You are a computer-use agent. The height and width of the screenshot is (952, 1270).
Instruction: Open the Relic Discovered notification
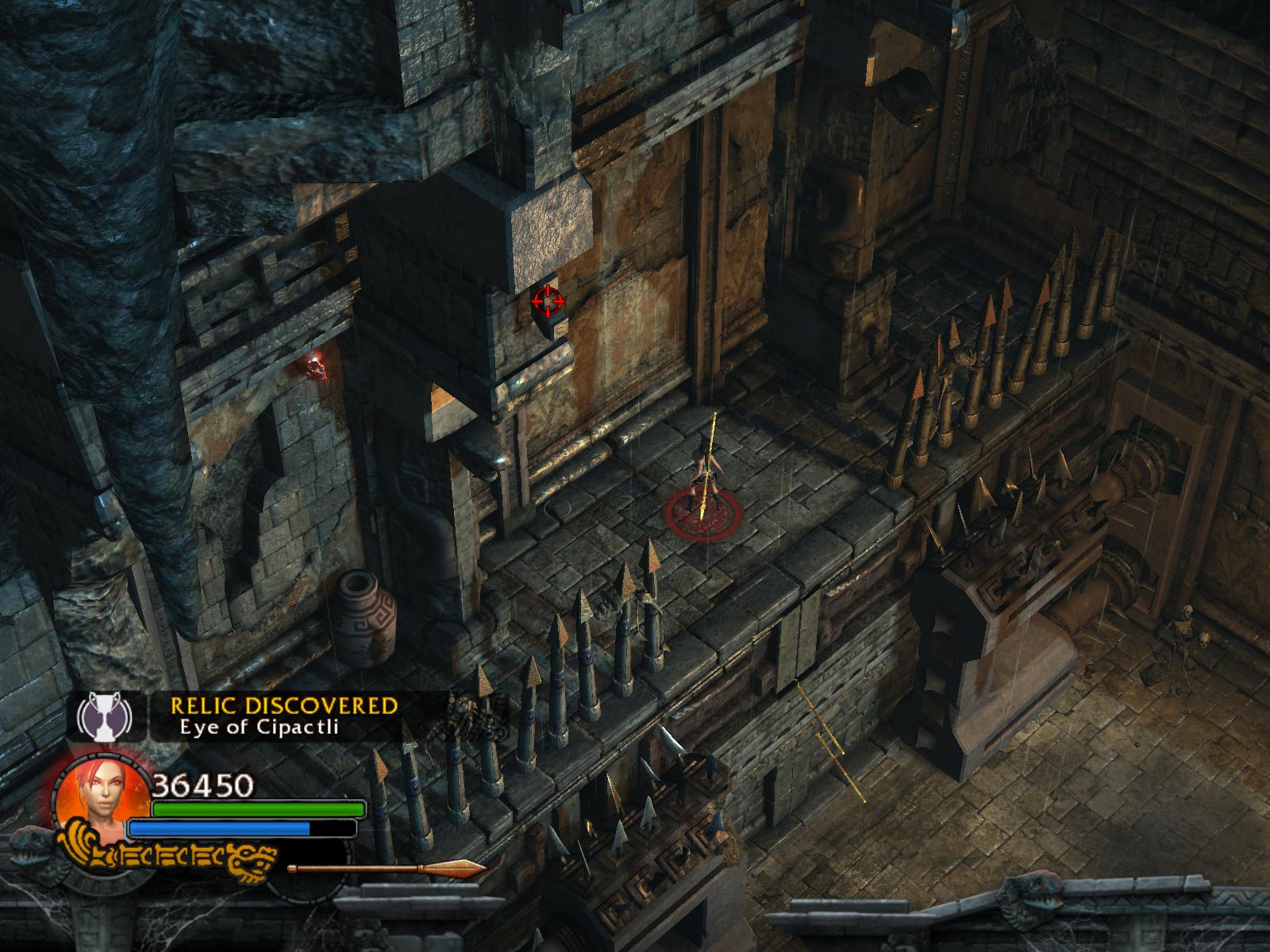tap(283, 716)
